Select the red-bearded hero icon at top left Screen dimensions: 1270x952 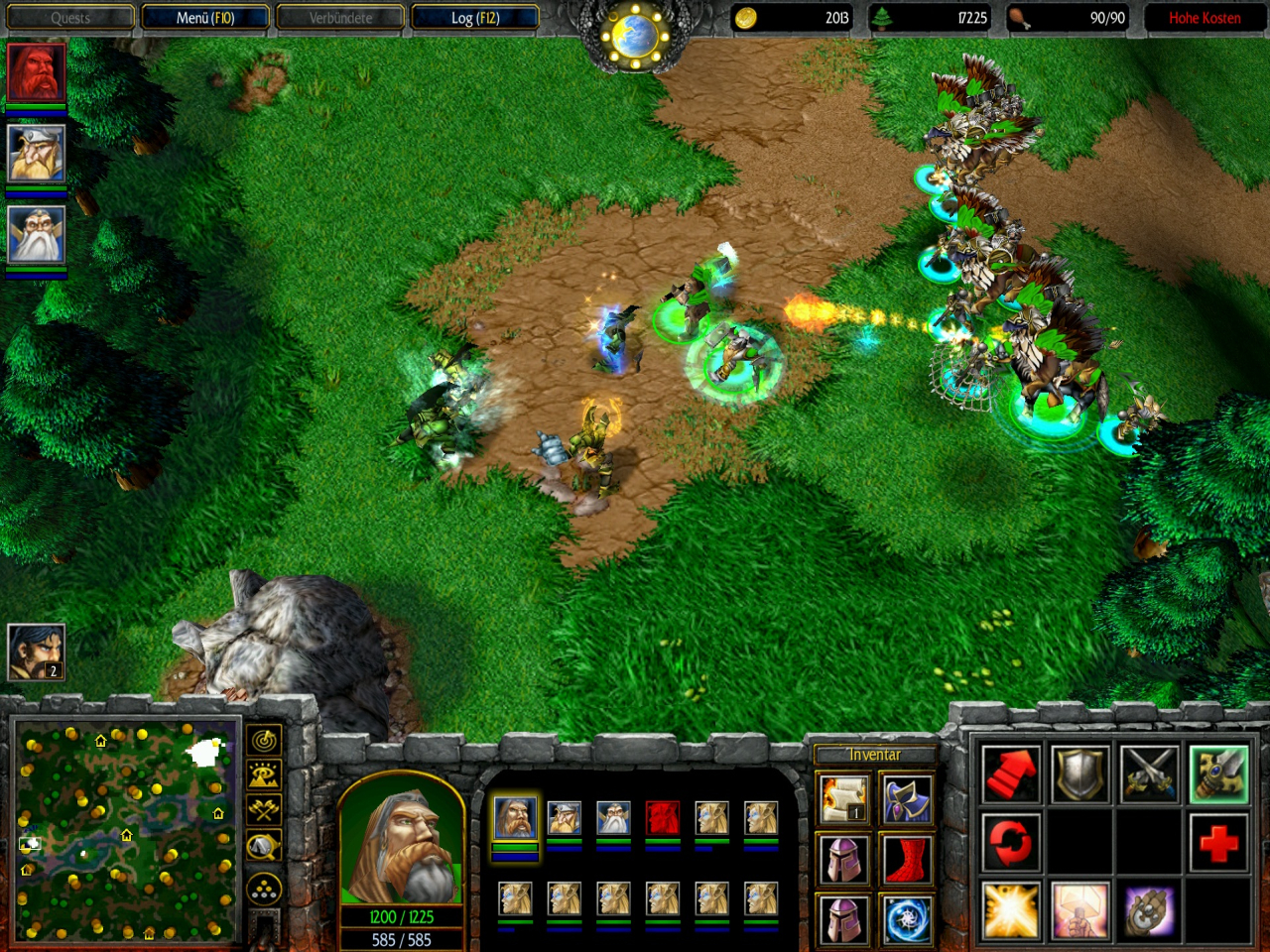click(x=37, y=71)
